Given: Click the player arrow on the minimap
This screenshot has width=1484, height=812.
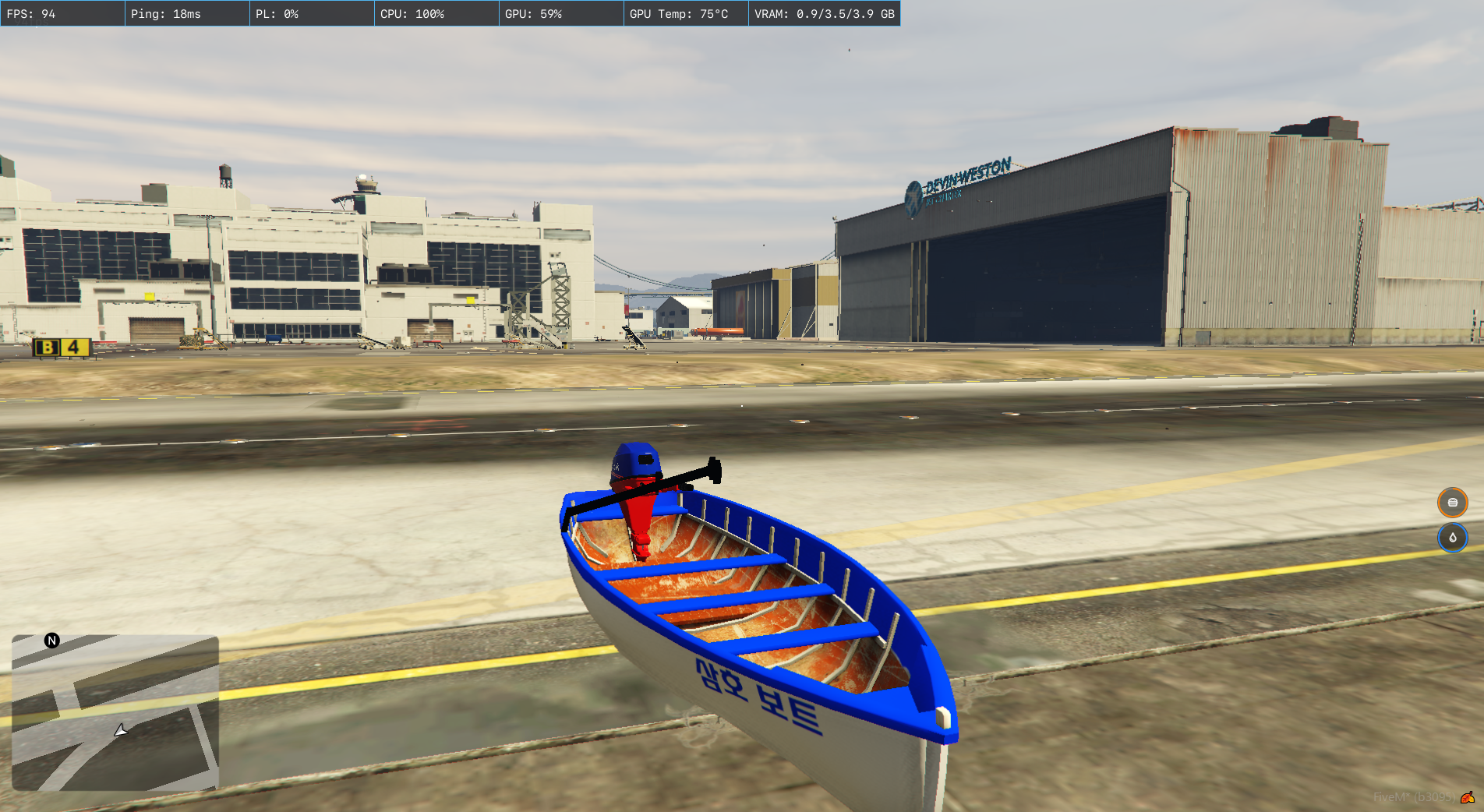Looking at the screenshot, I should 121,730.
